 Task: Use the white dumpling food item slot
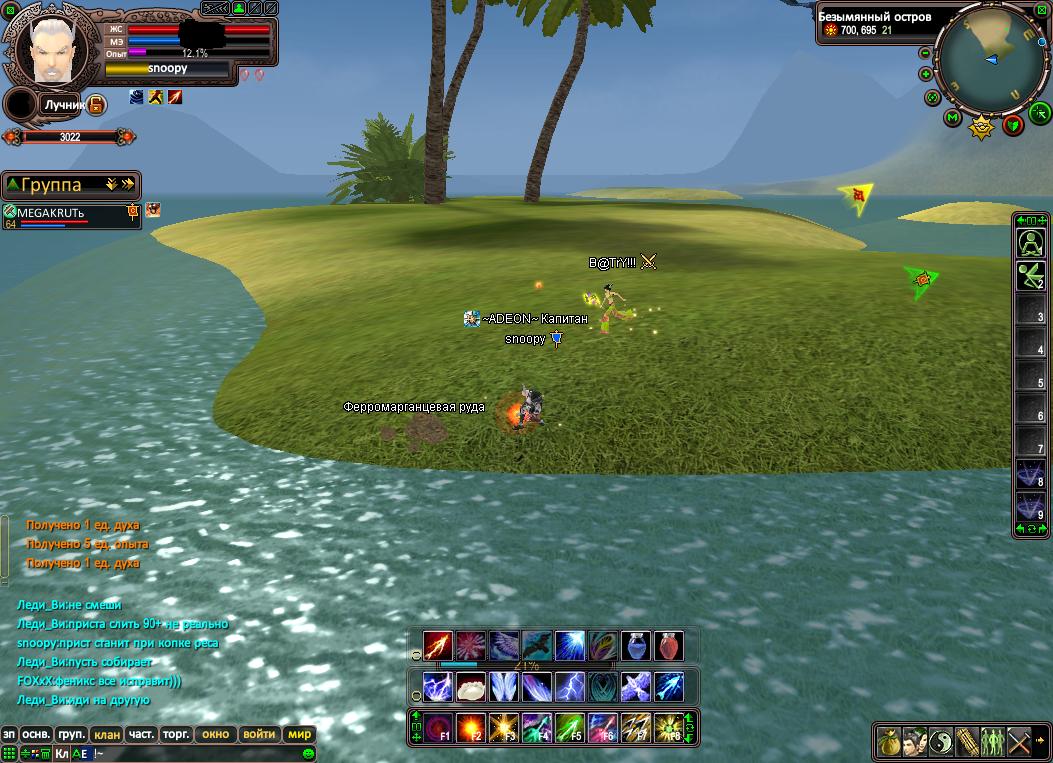(x=471, y=687)
